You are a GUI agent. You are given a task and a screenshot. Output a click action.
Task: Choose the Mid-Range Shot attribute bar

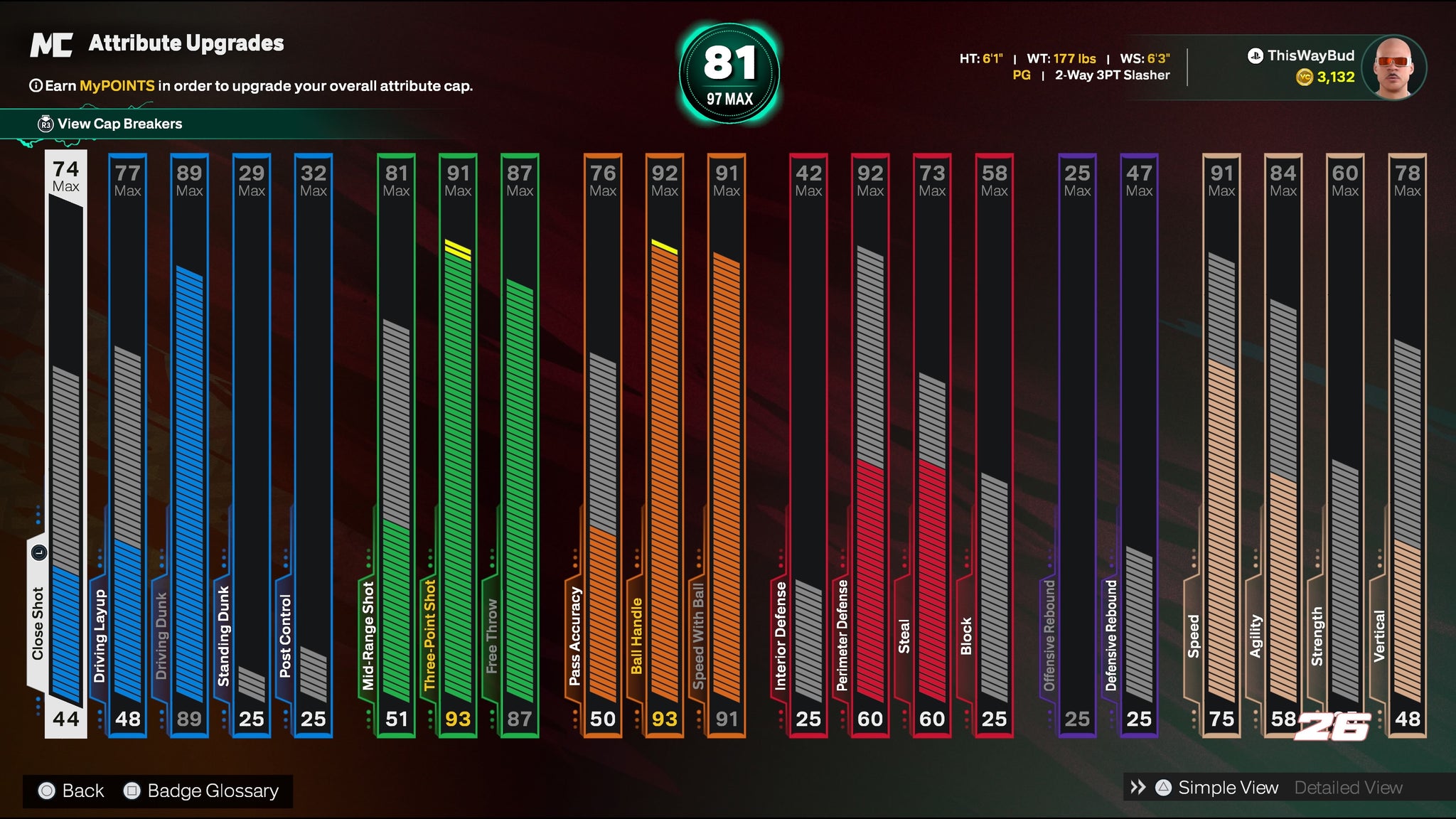[397, 444]
